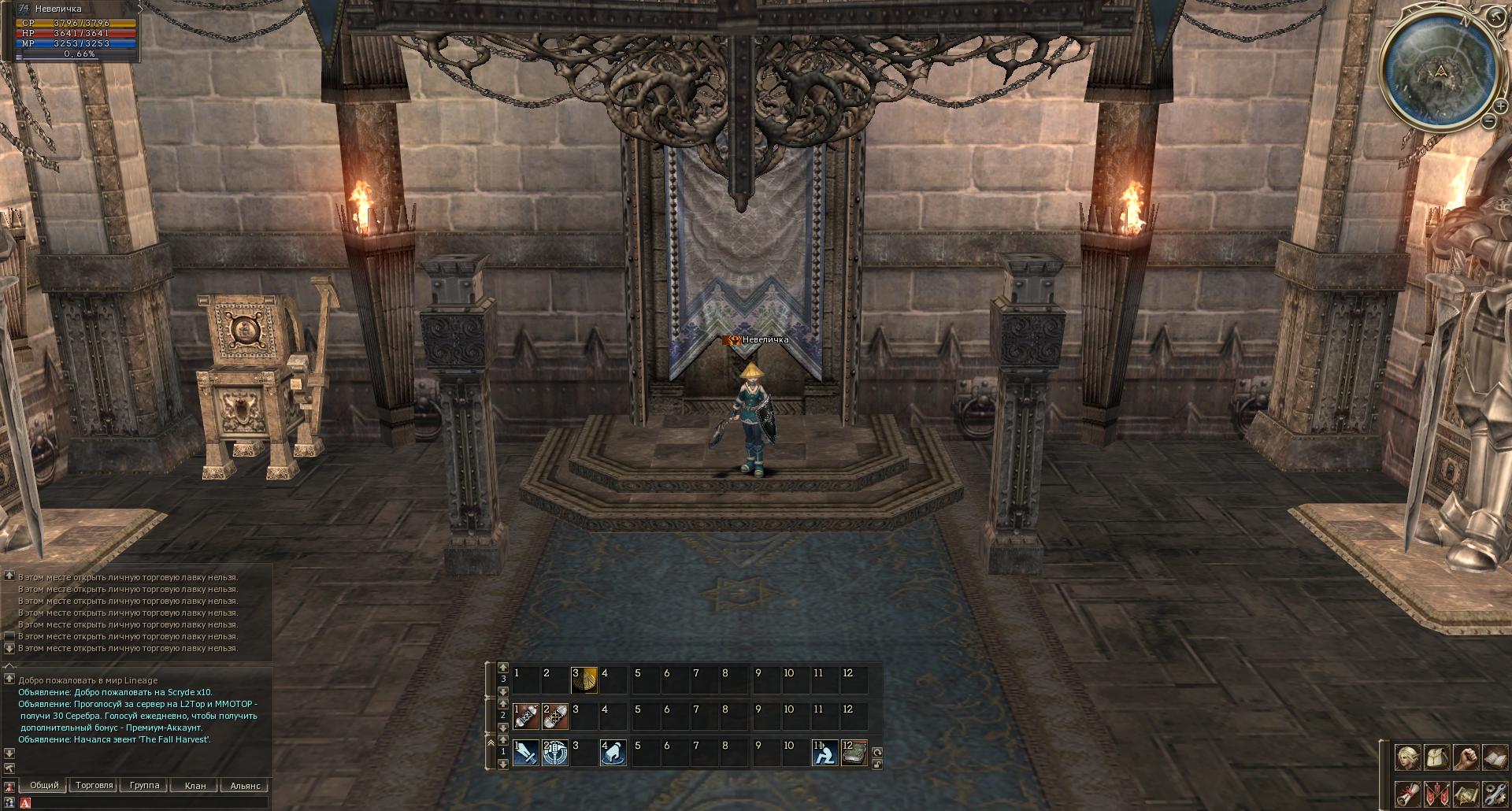Zoom in the minimap with the plus button
The width and height of the screenshot is (1512, 811).
(1501, 105)
